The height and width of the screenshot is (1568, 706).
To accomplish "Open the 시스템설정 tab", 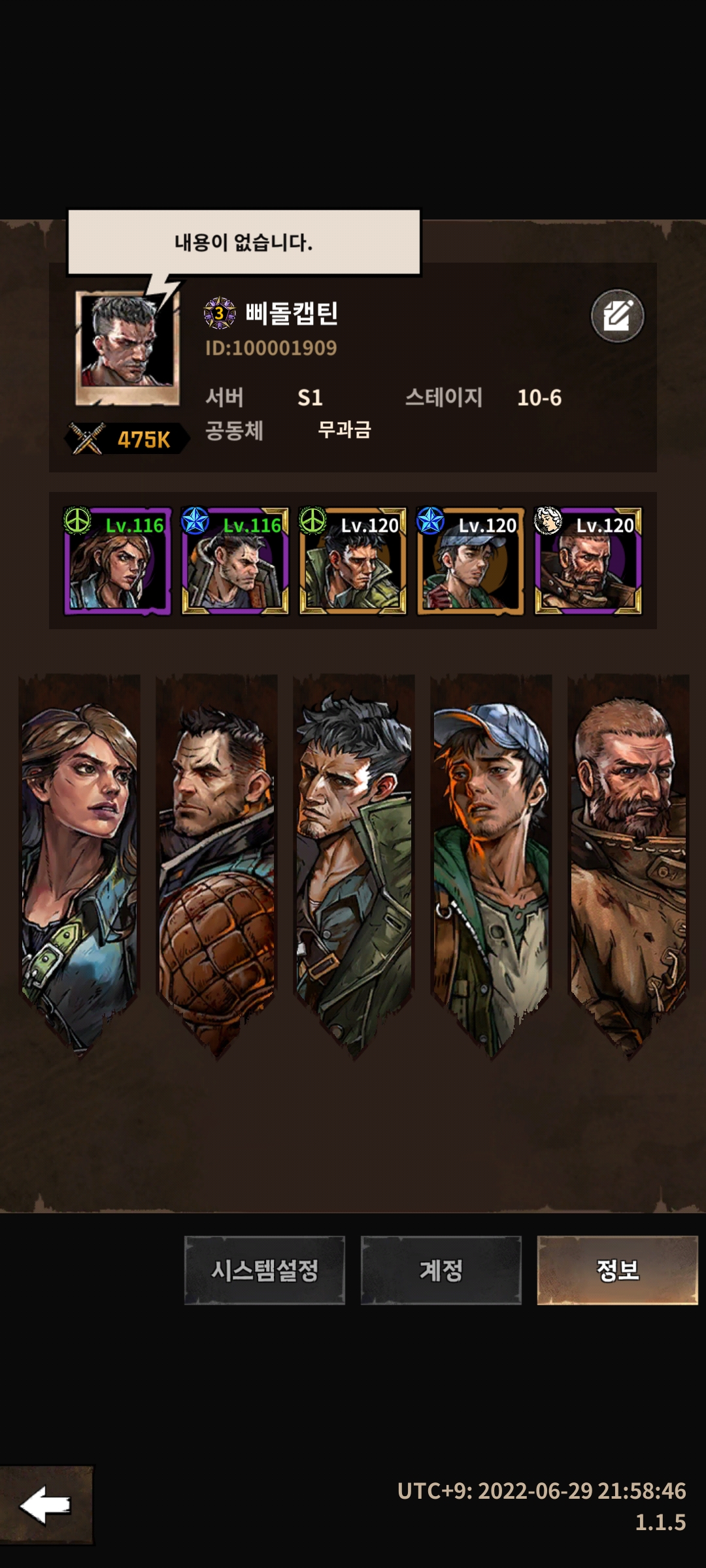I will click(x=264, y=1270).
